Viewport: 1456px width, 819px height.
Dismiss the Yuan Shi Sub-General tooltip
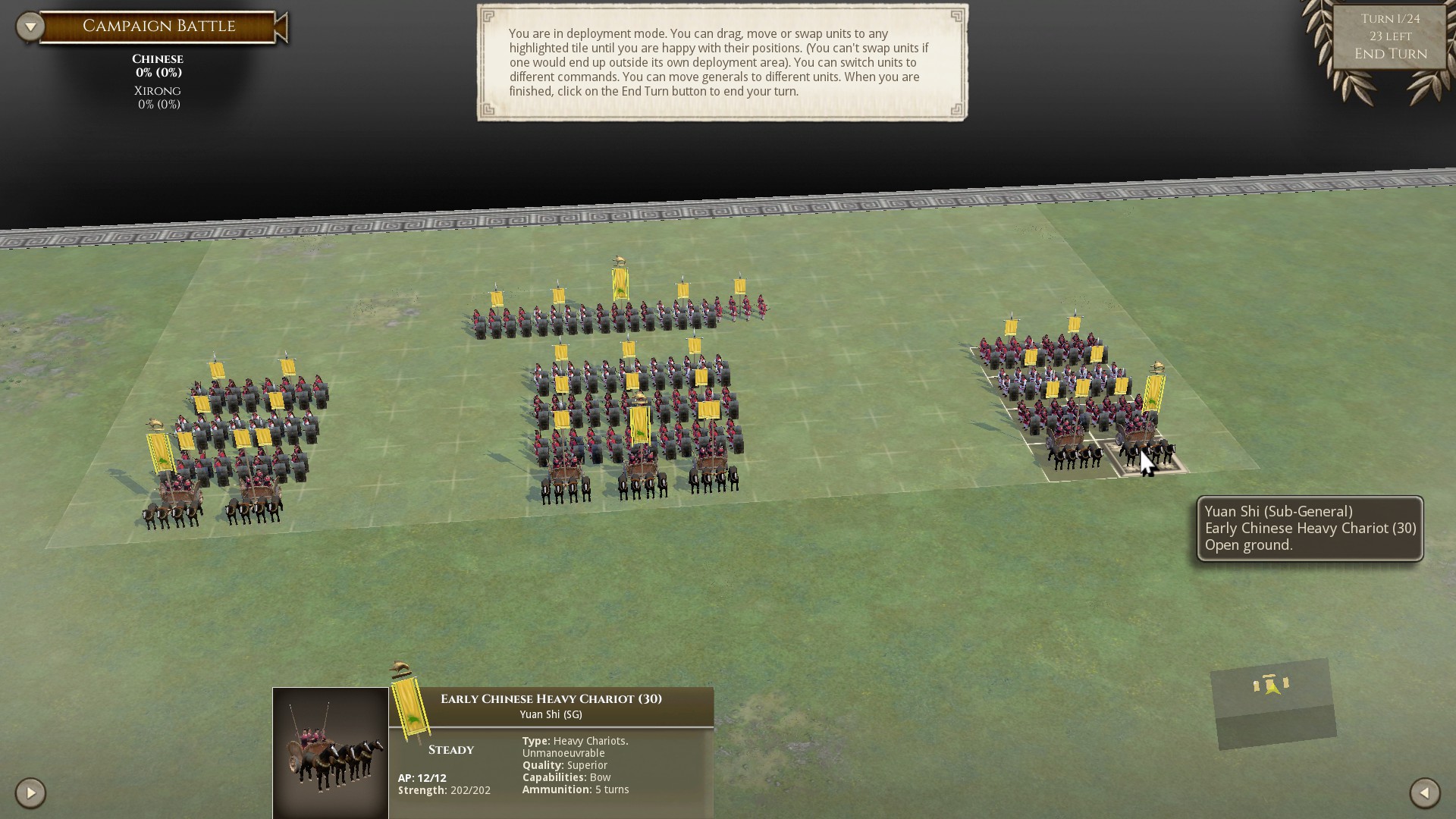coord(1307,529)
